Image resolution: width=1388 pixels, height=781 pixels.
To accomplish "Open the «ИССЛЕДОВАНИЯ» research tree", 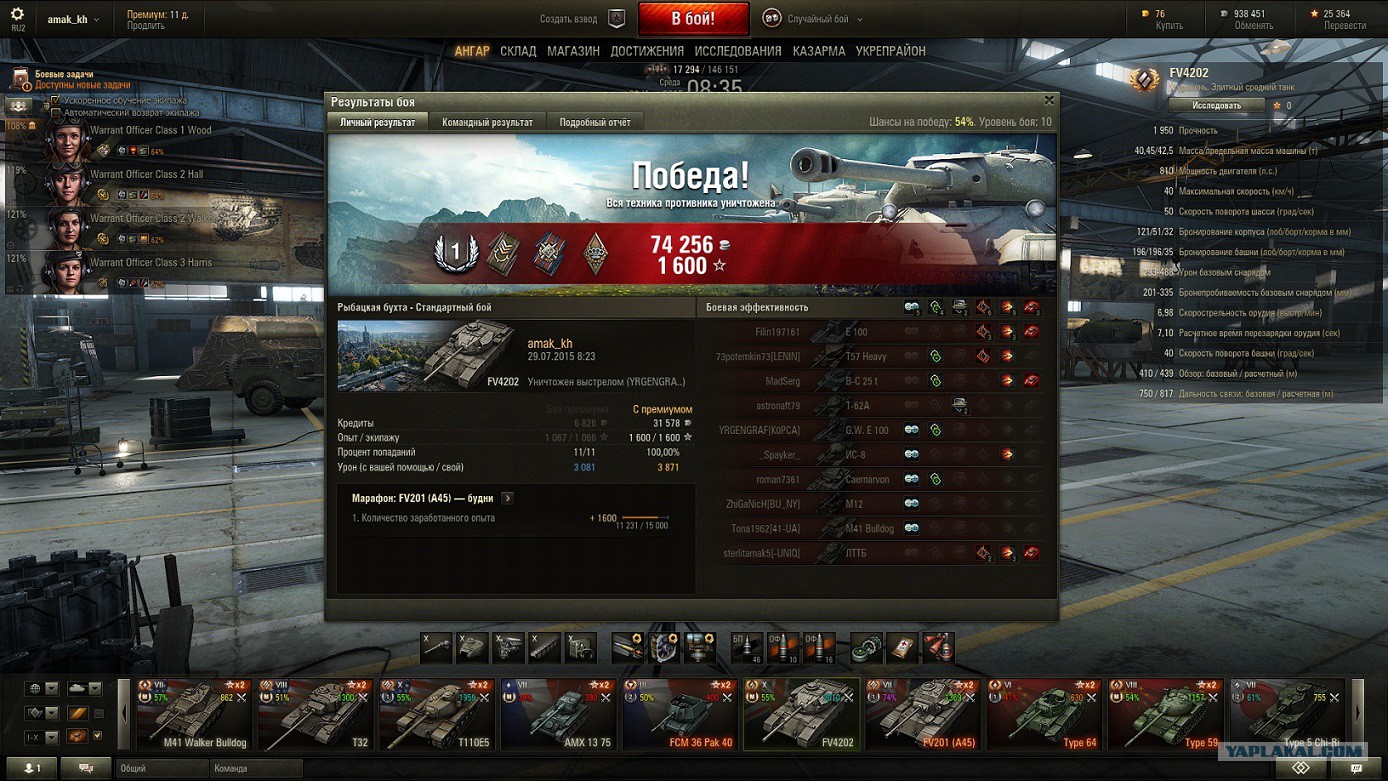I will click(x=738, y=51).
